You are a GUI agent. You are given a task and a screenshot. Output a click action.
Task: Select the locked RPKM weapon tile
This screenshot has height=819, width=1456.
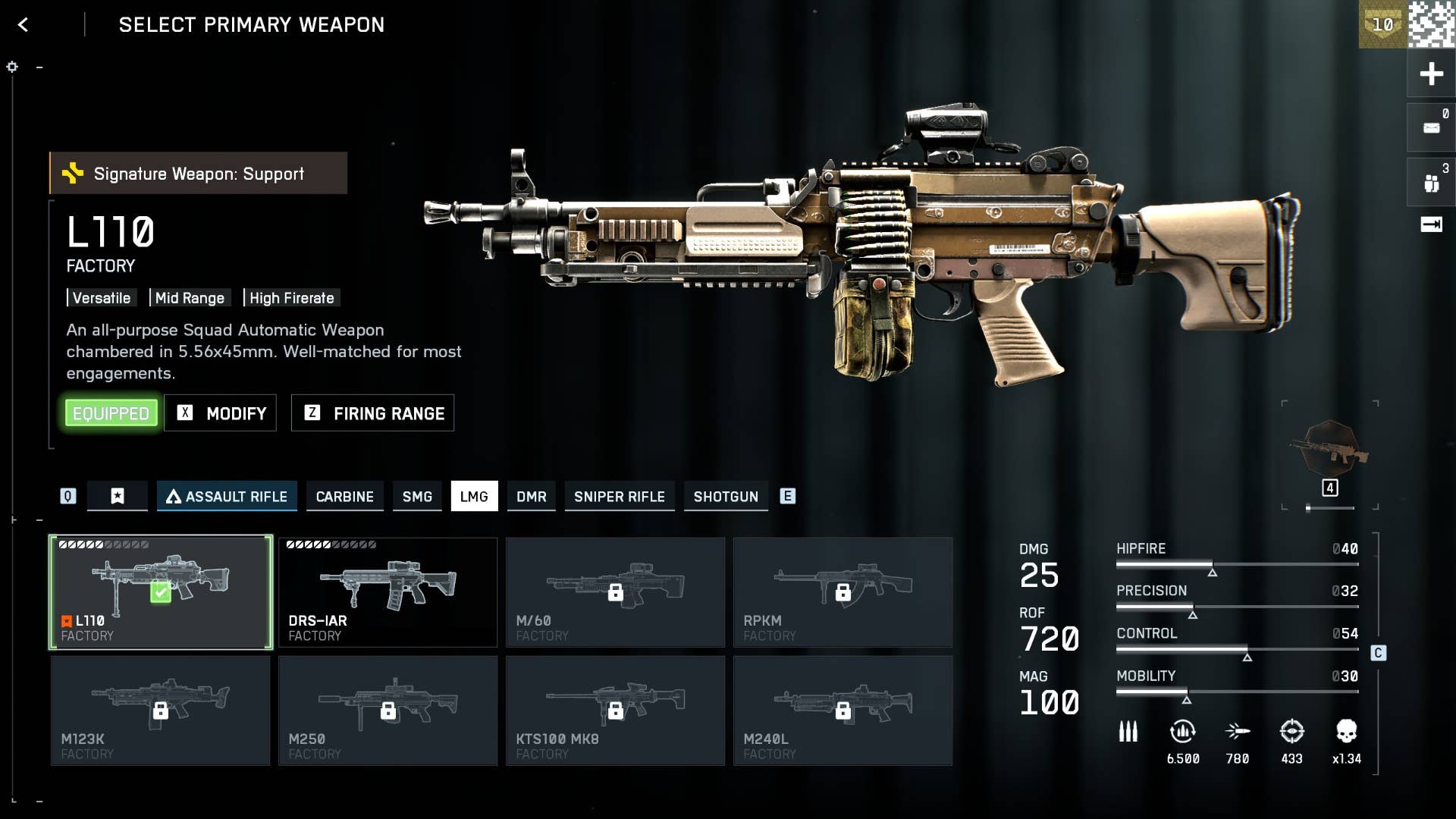(x=843, y=592)
